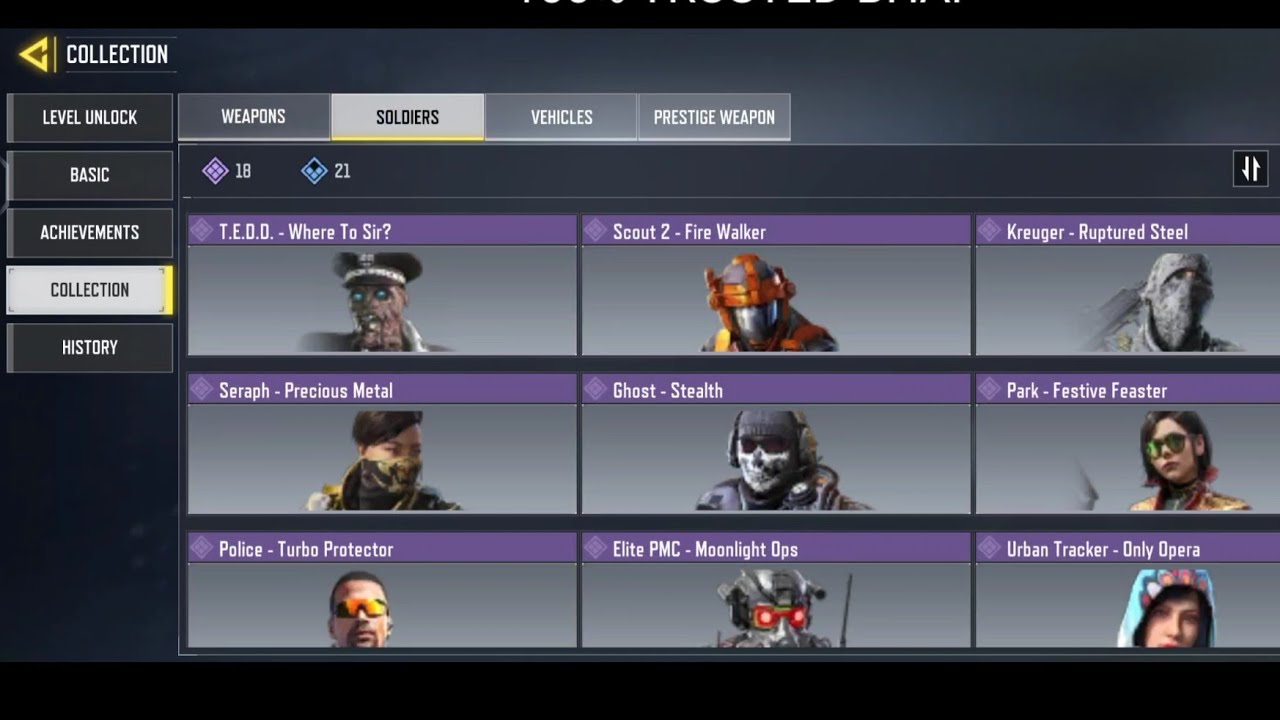Screen dimensions: 1280x720
Task: Switch to the Weapons tab
Action: coord(254,117)
